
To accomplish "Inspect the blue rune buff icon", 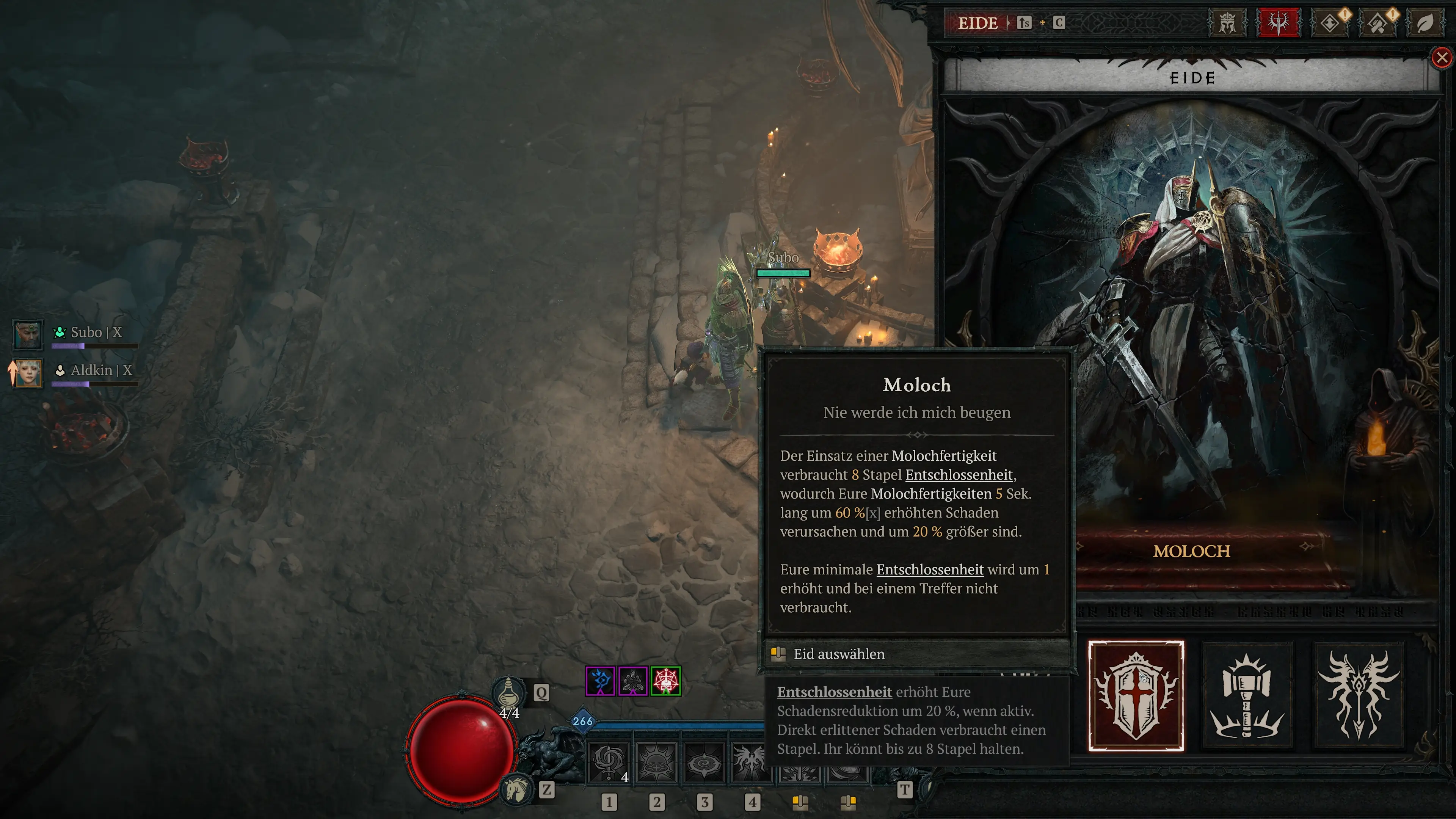I will click(x=600, y=681).
